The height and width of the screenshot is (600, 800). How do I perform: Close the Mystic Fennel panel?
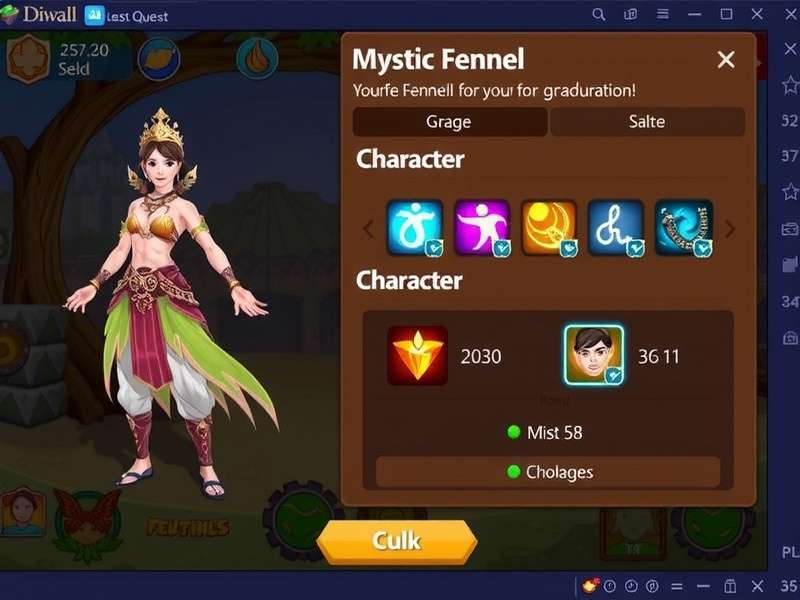(726, 60)
